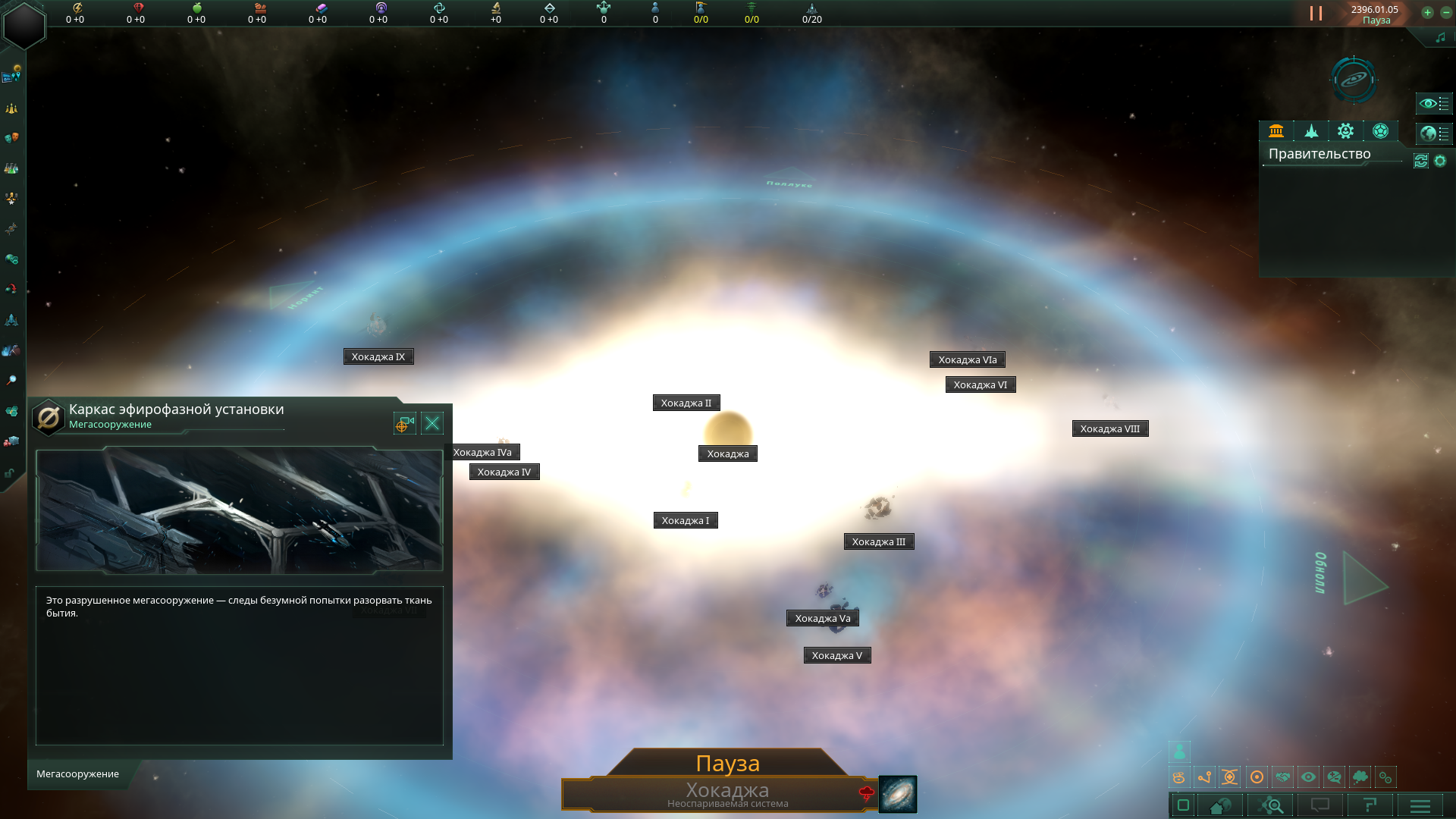The width and height of the screenshot is (1456, 819).
Task: Open the species DNA menu
Action: [11, 228]
